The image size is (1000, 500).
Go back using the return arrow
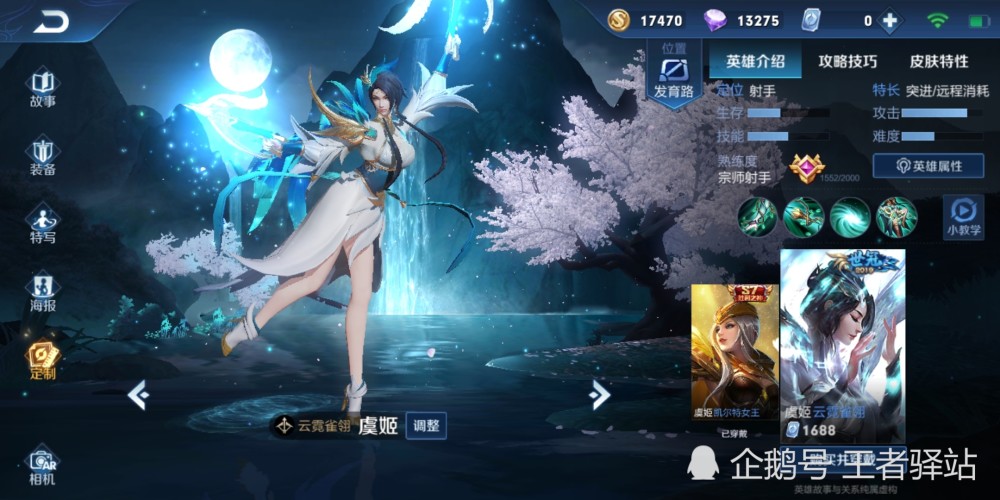click(50, 20)
